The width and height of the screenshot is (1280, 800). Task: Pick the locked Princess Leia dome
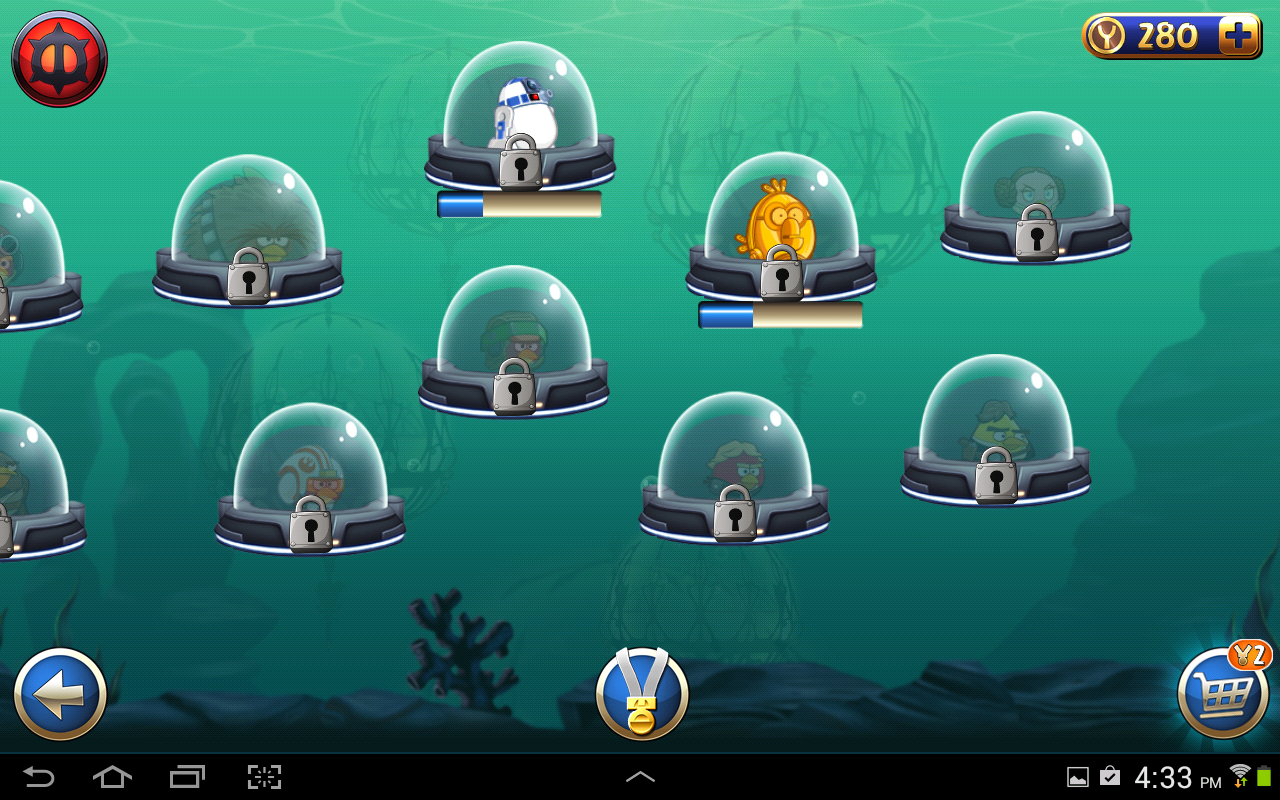point(1036,190)
